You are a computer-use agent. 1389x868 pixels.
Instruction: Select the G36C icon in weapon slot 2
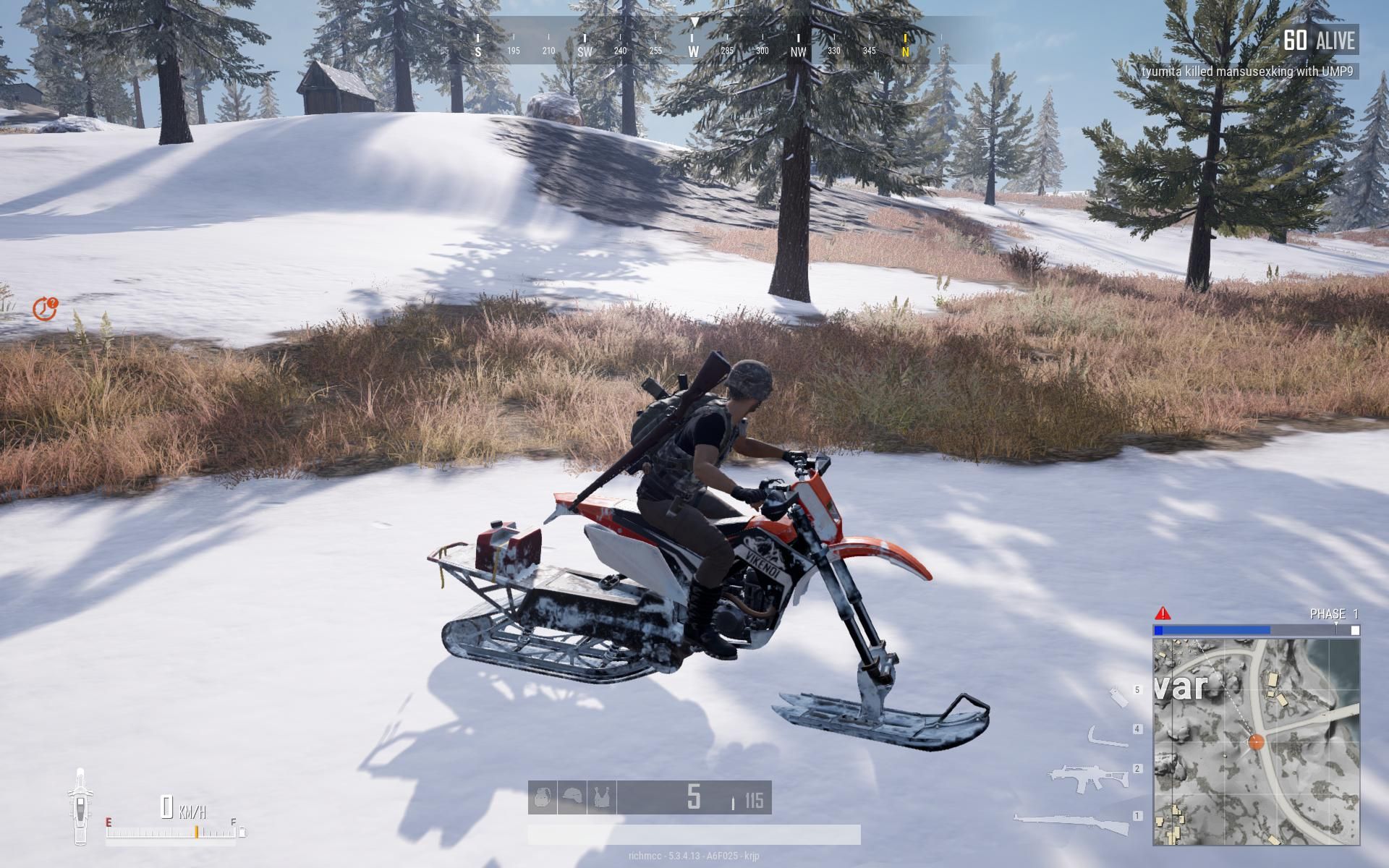click(1089, 775)
